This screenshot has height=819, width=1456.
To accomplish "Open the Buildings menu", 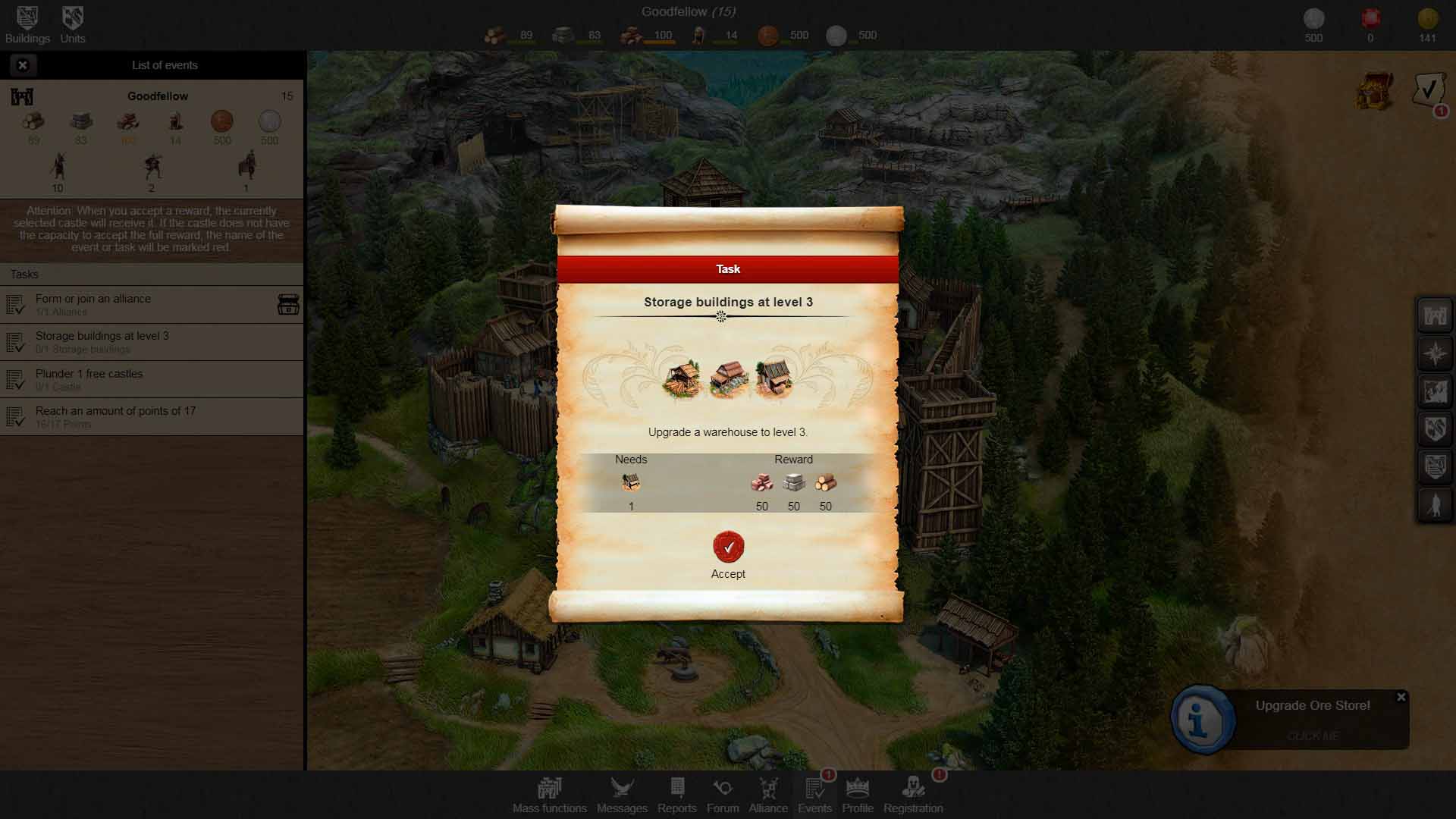I will (27, 24).
